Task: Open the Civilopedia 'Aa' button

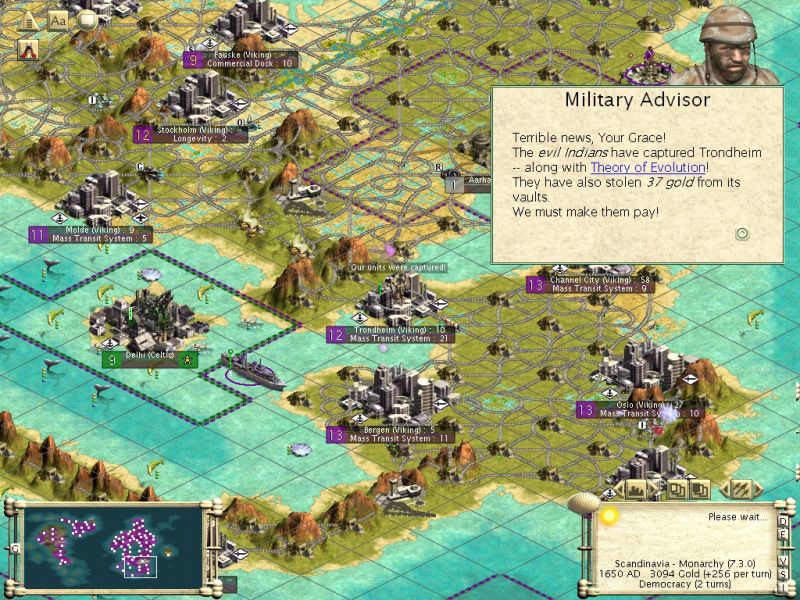Action: [x=58, y=20]
